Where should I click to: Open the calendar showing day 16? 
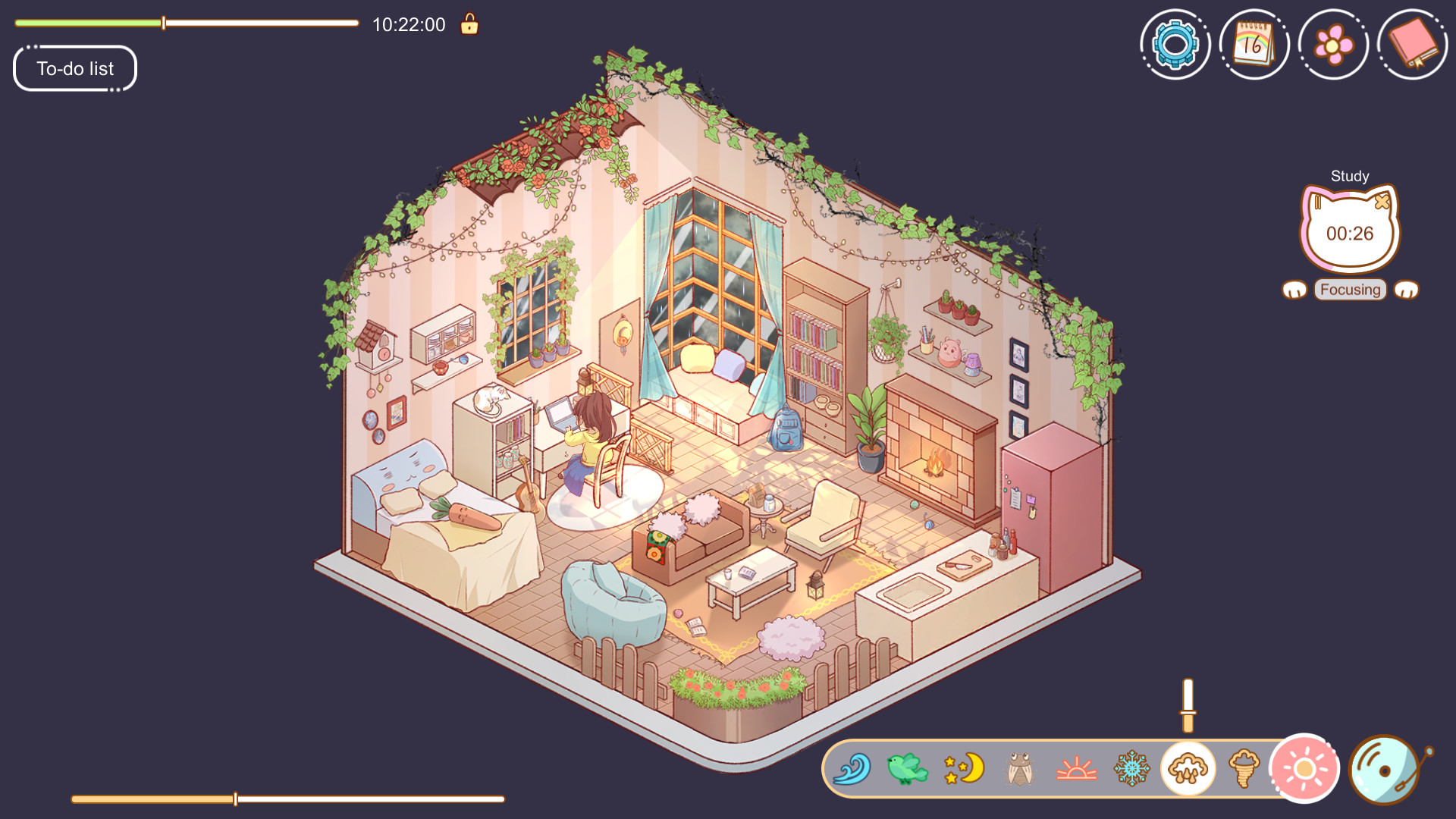[x=1254, y=43]
